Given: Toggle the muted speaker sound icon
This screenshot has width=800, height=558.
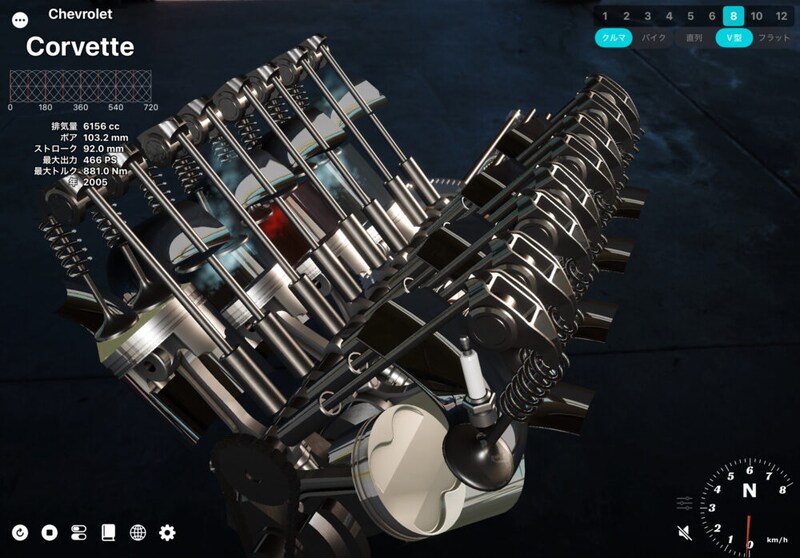Looking at the screenshot, I should point(685,531).
